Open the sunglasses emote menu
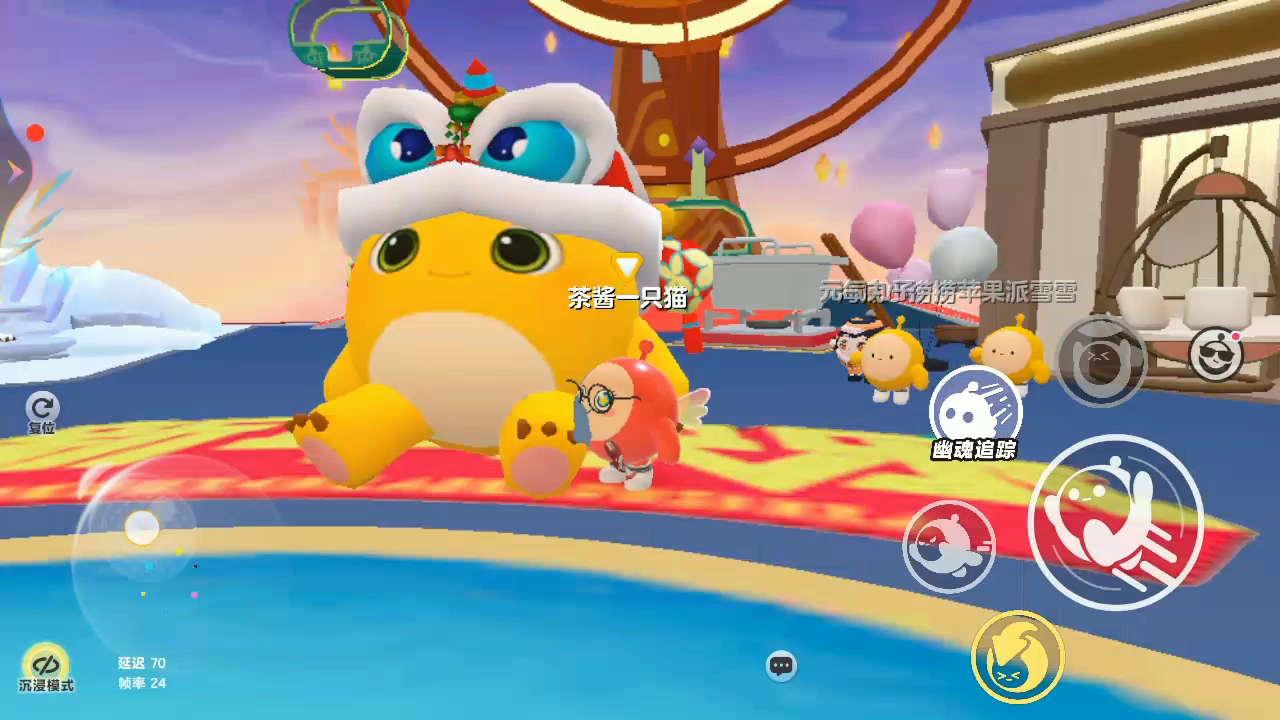 click(1215, 354)
